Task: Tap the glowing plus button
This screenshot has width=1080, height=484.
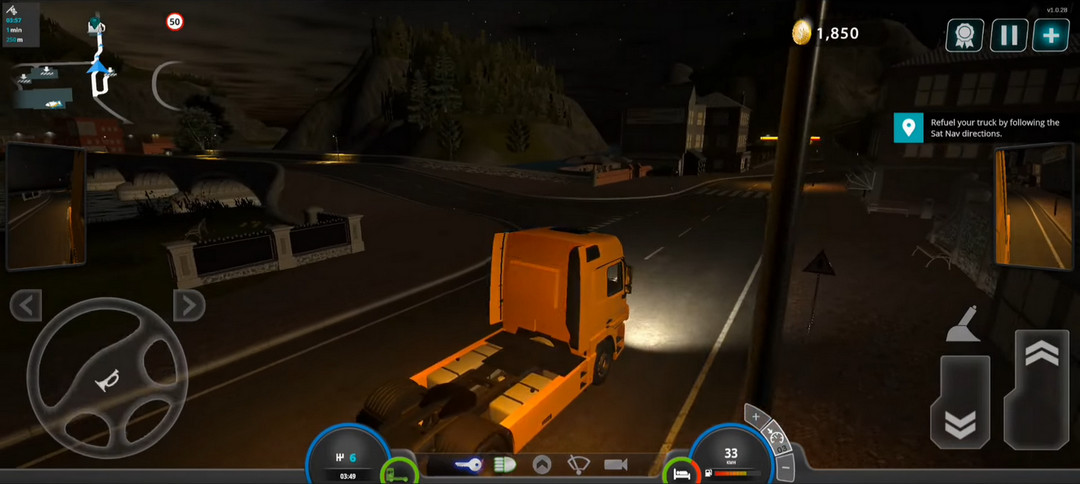Action: pos(1051,36)
